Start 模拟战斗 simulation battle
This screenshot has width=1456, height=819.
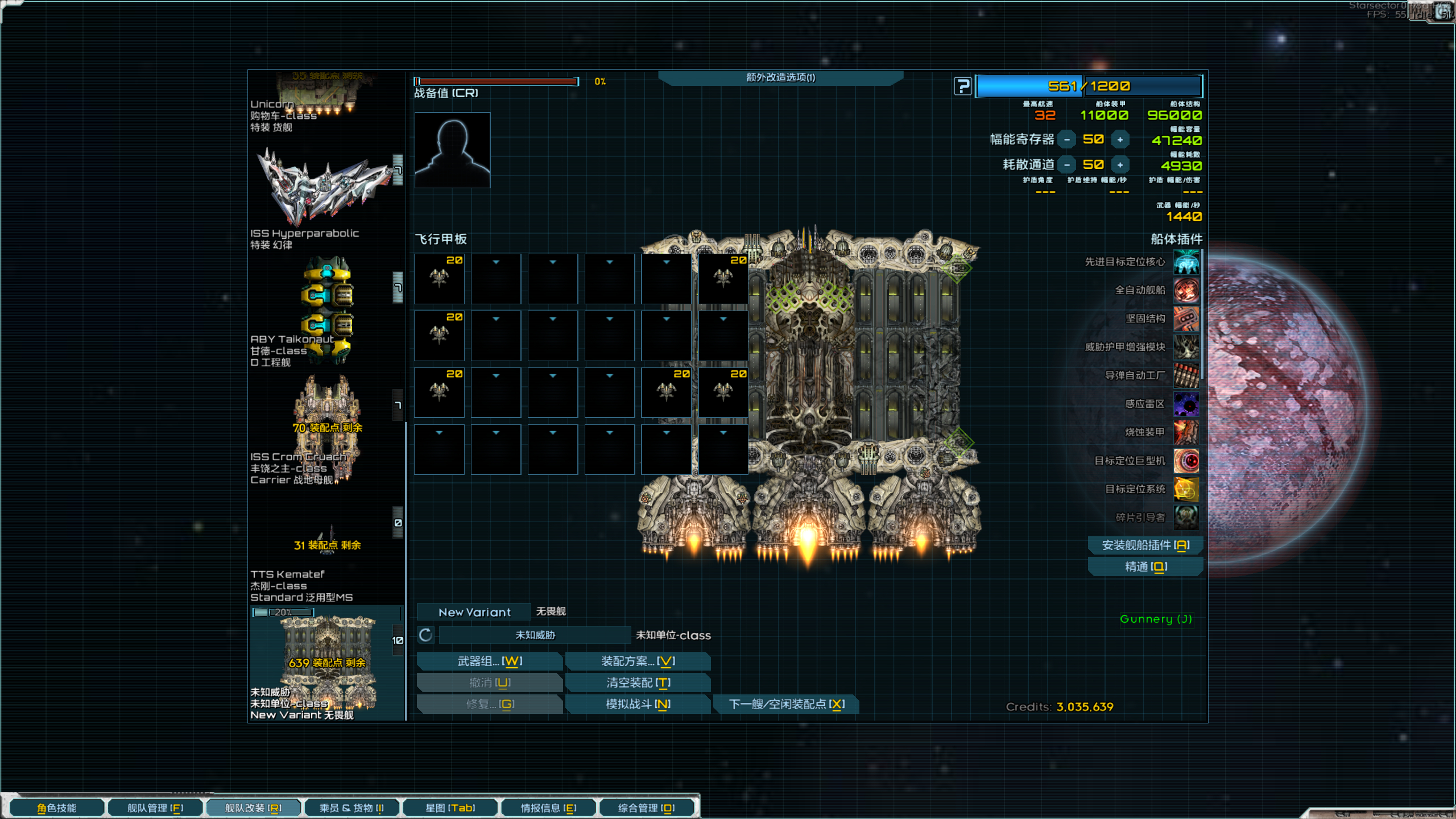click(x=638, y=704)
